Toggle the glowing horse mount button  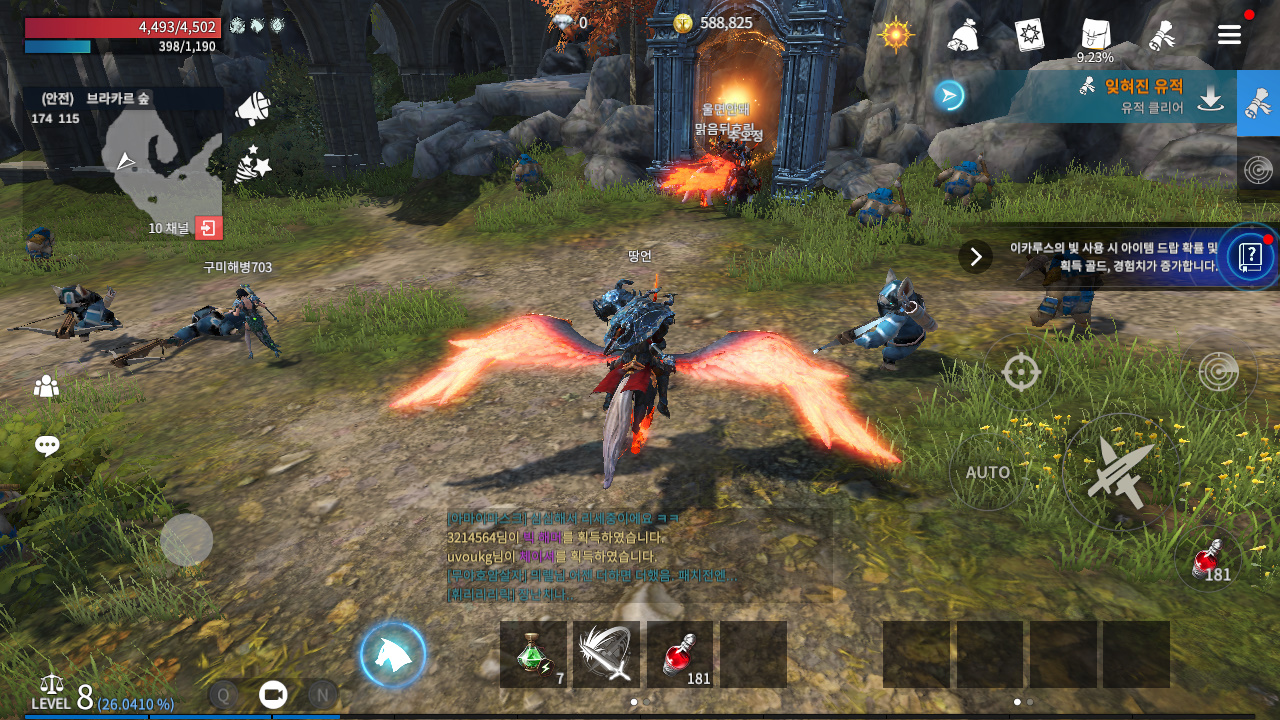(x=393, y=654)
